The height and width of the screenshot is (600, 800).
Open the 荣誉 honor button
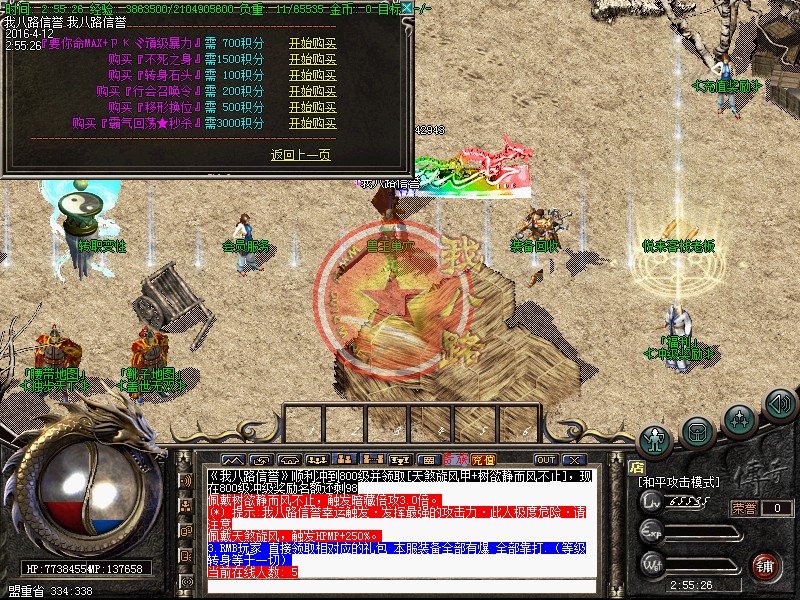coord(743,508)
